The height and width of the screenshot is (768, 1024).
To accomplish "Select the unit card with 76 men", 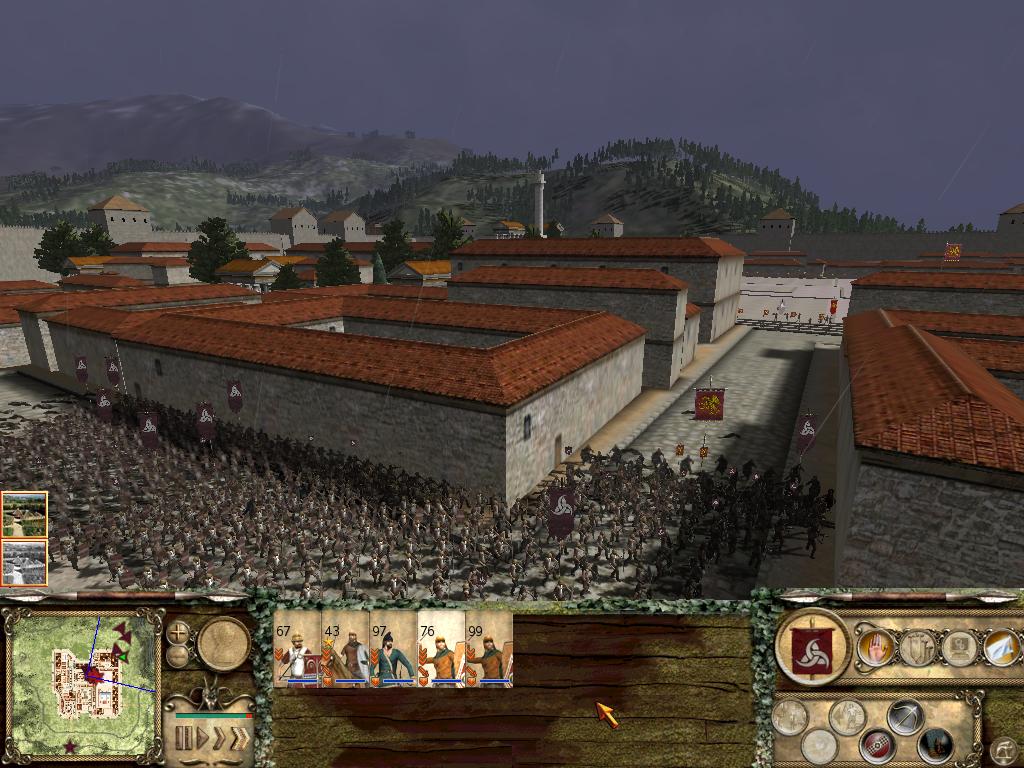I will [441, 650].
